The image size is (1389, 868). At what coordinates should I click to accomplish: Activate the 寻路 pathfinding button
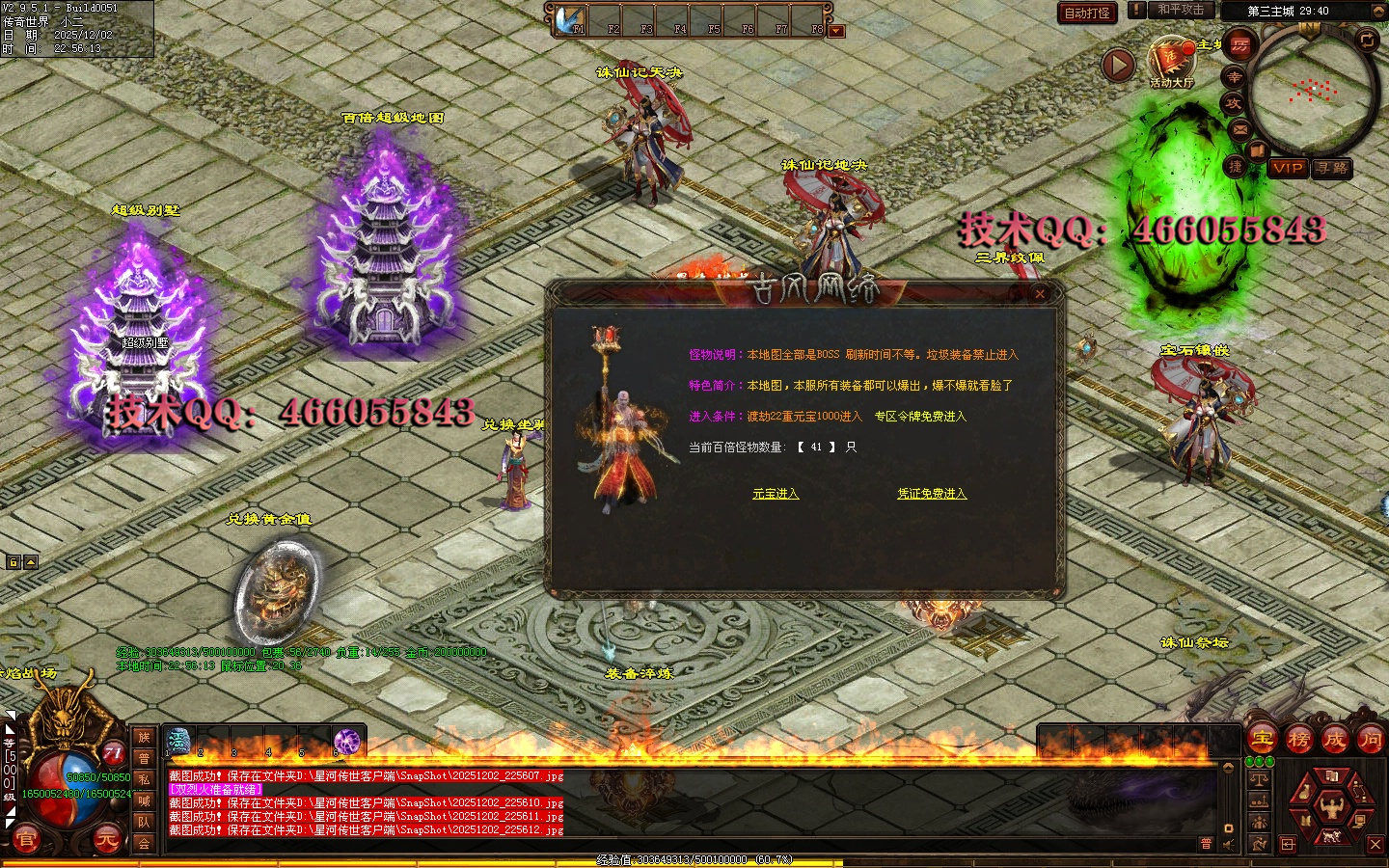tap(1332, 168)
